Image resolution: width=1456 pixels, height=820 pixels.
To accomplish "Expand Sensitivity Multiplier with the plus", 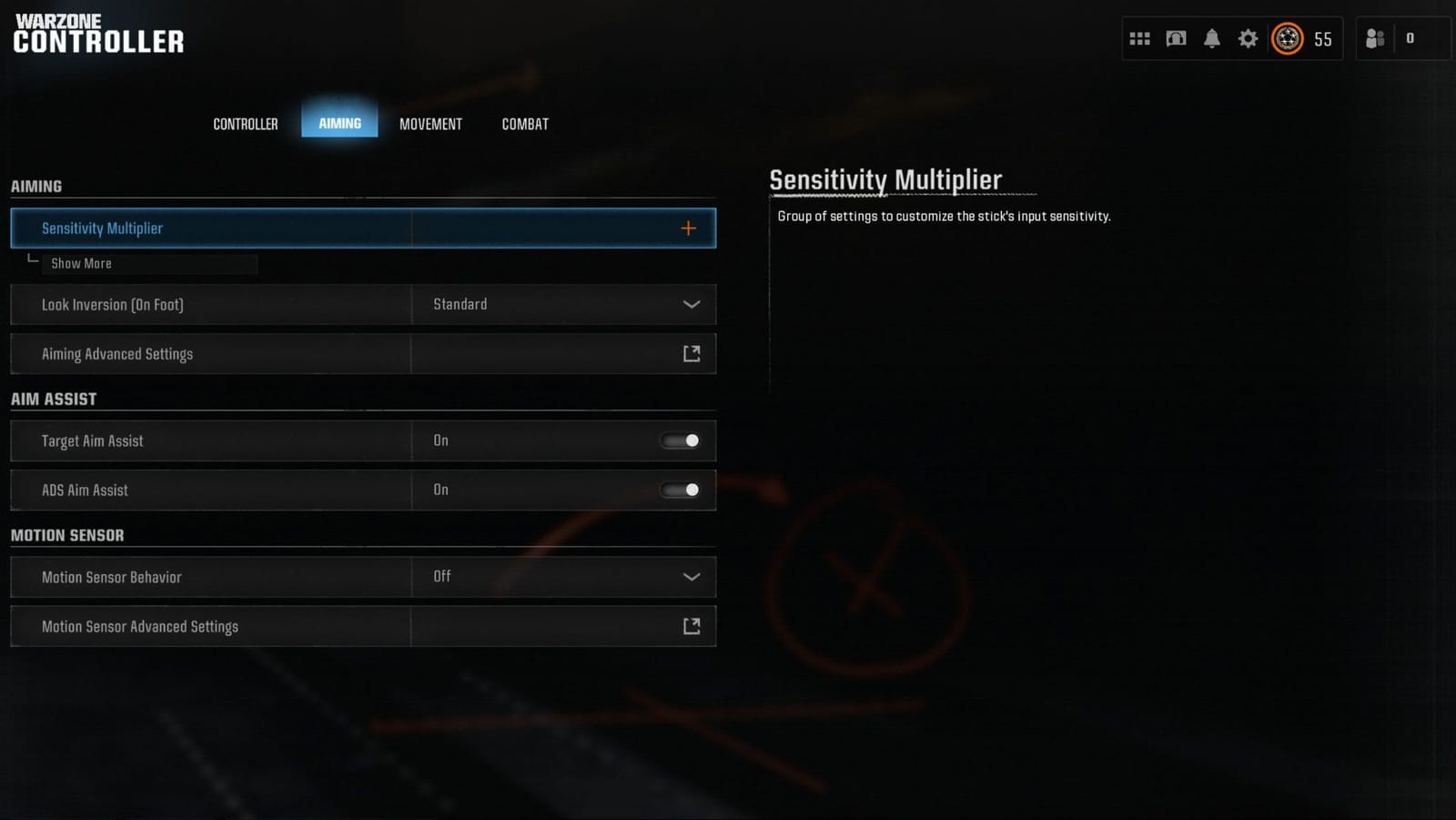I will pos(689,228).
